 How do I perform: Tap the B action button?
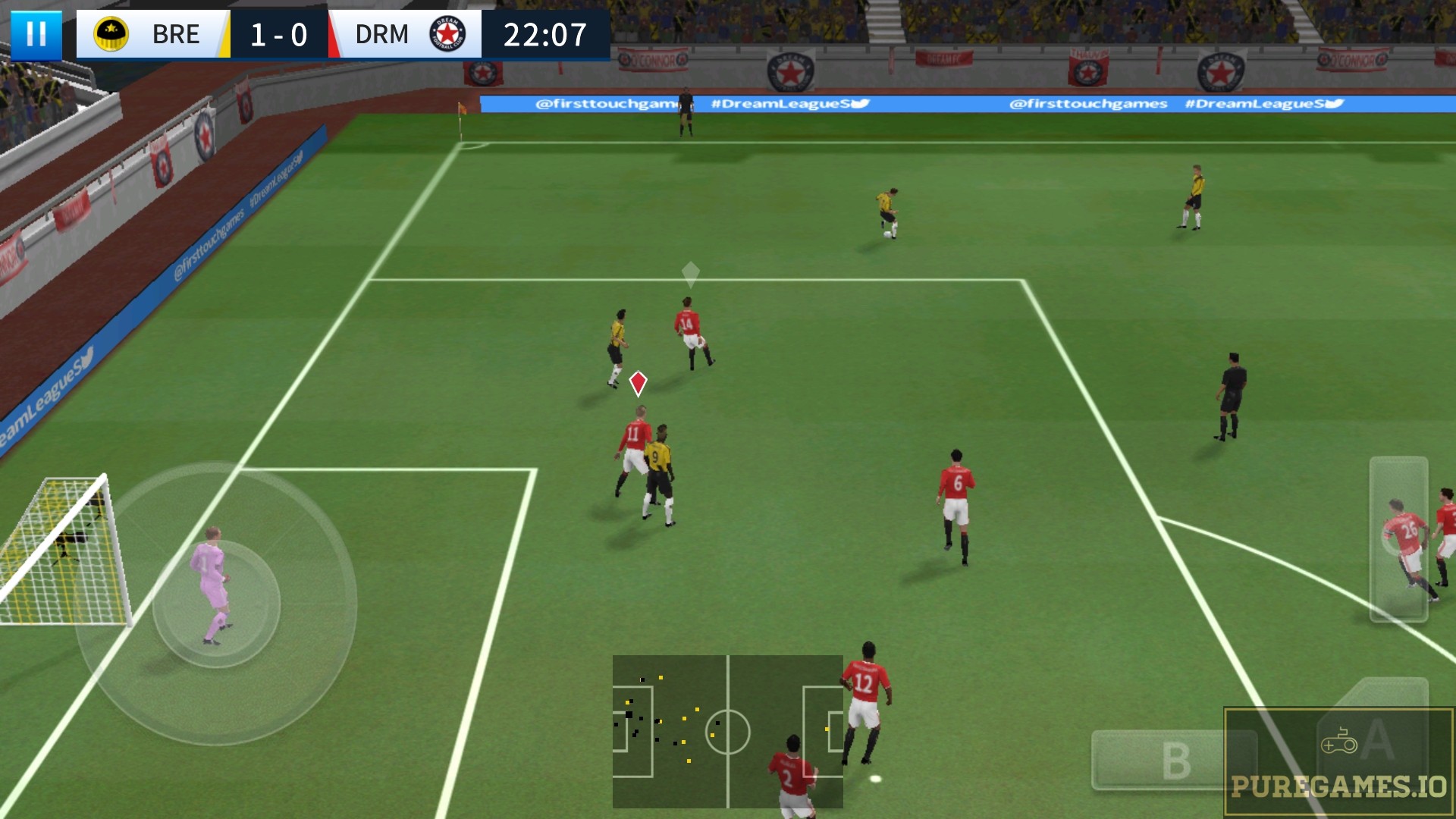click(1174, 760)
